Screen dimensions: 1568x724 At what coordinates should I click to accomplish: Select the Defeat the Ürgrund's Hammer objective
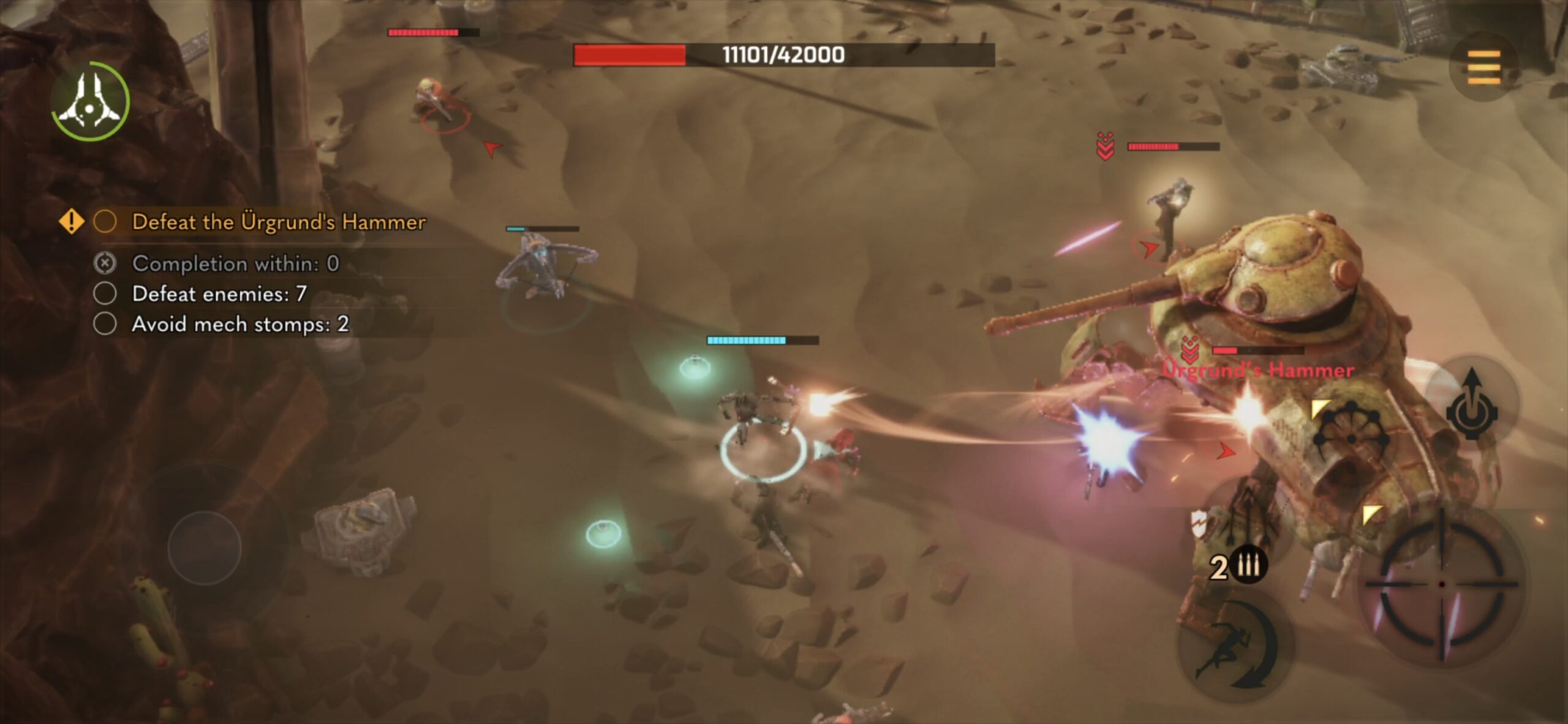(279, 222)
